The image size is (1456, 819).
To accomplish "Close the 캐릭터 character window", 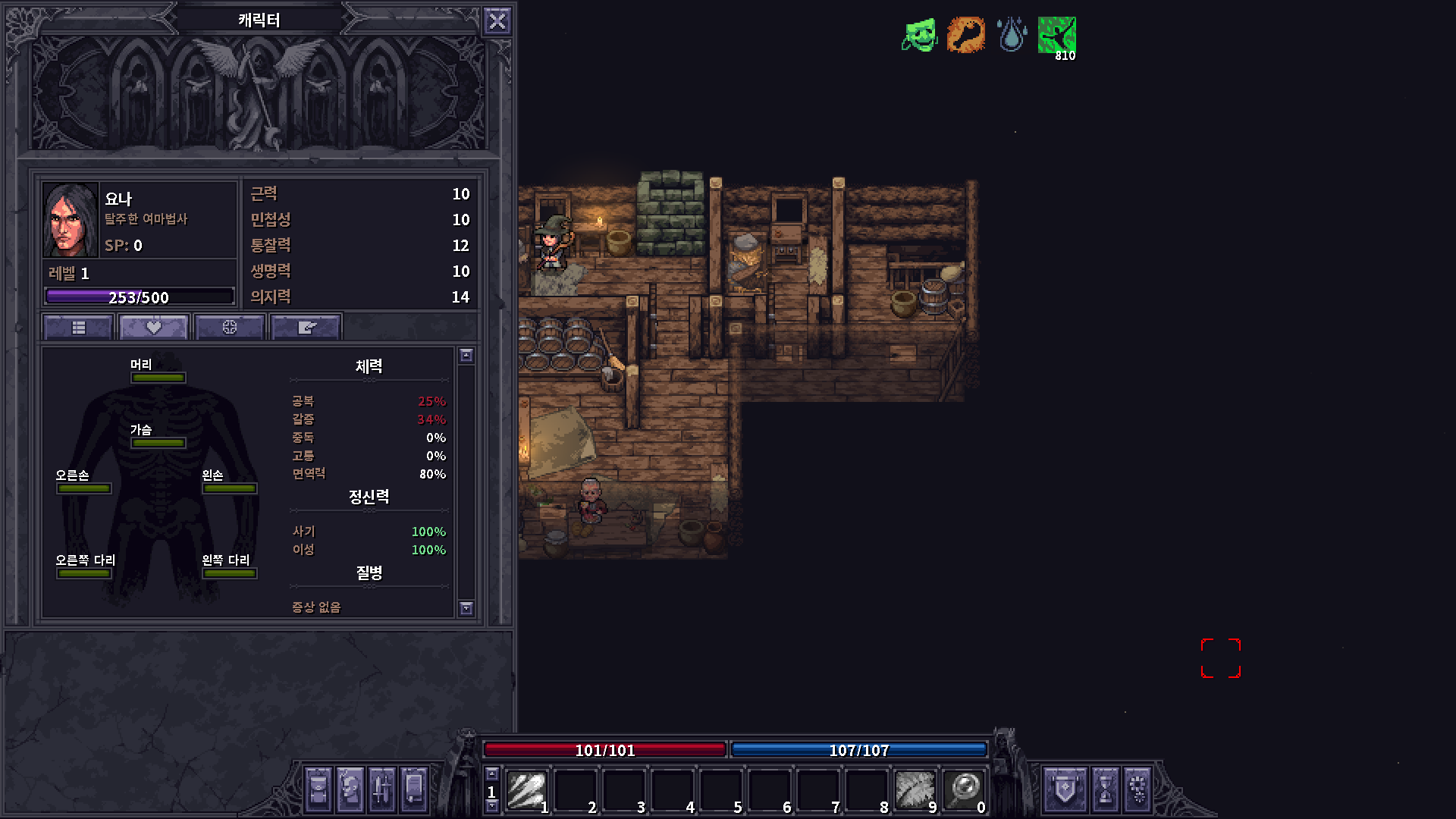I will click(x=497, y=20).
